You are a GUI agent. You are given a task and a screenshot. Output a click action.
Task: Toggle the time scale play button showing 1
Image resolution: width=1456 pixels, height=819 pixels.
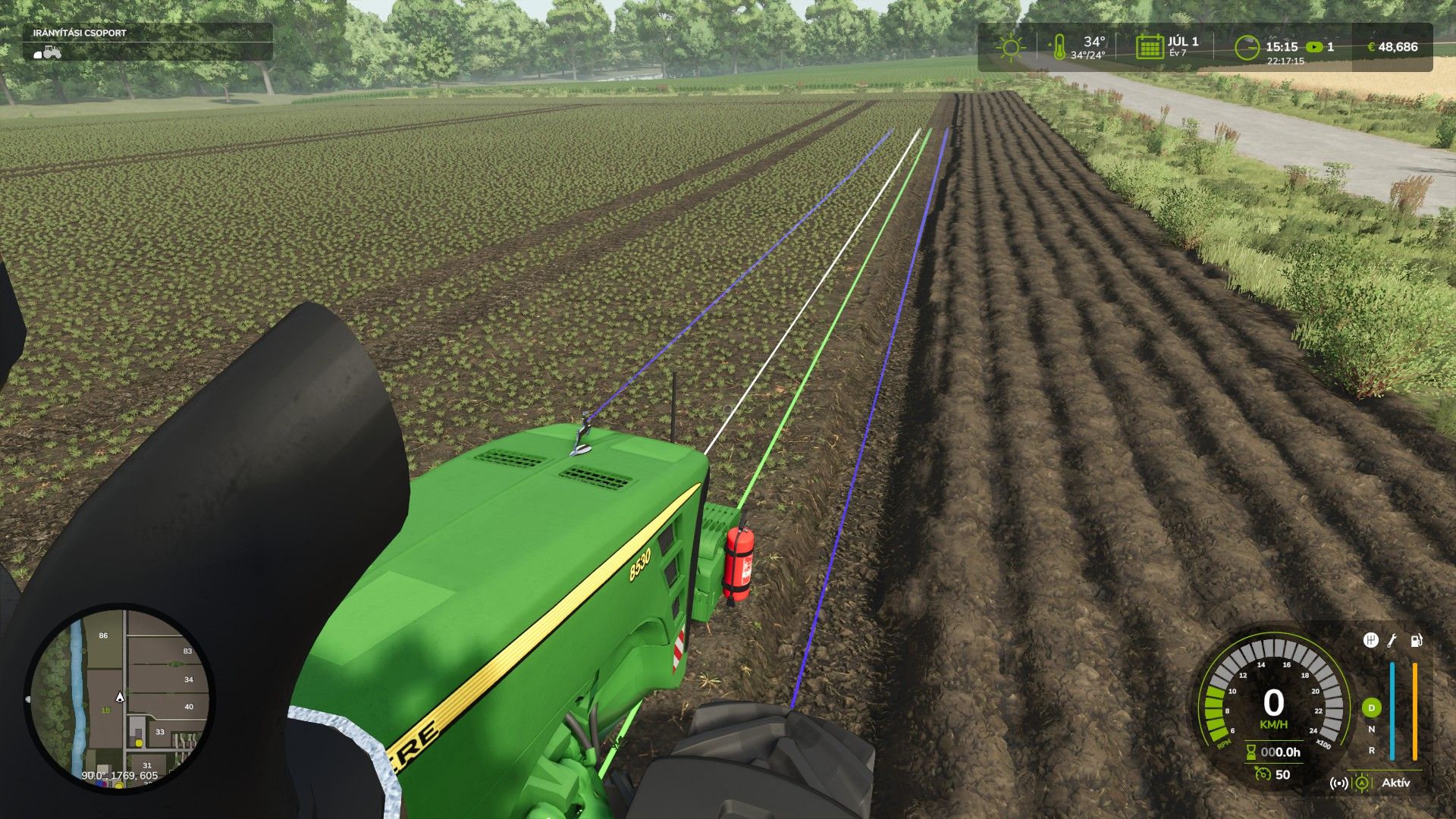[1314, 47]
